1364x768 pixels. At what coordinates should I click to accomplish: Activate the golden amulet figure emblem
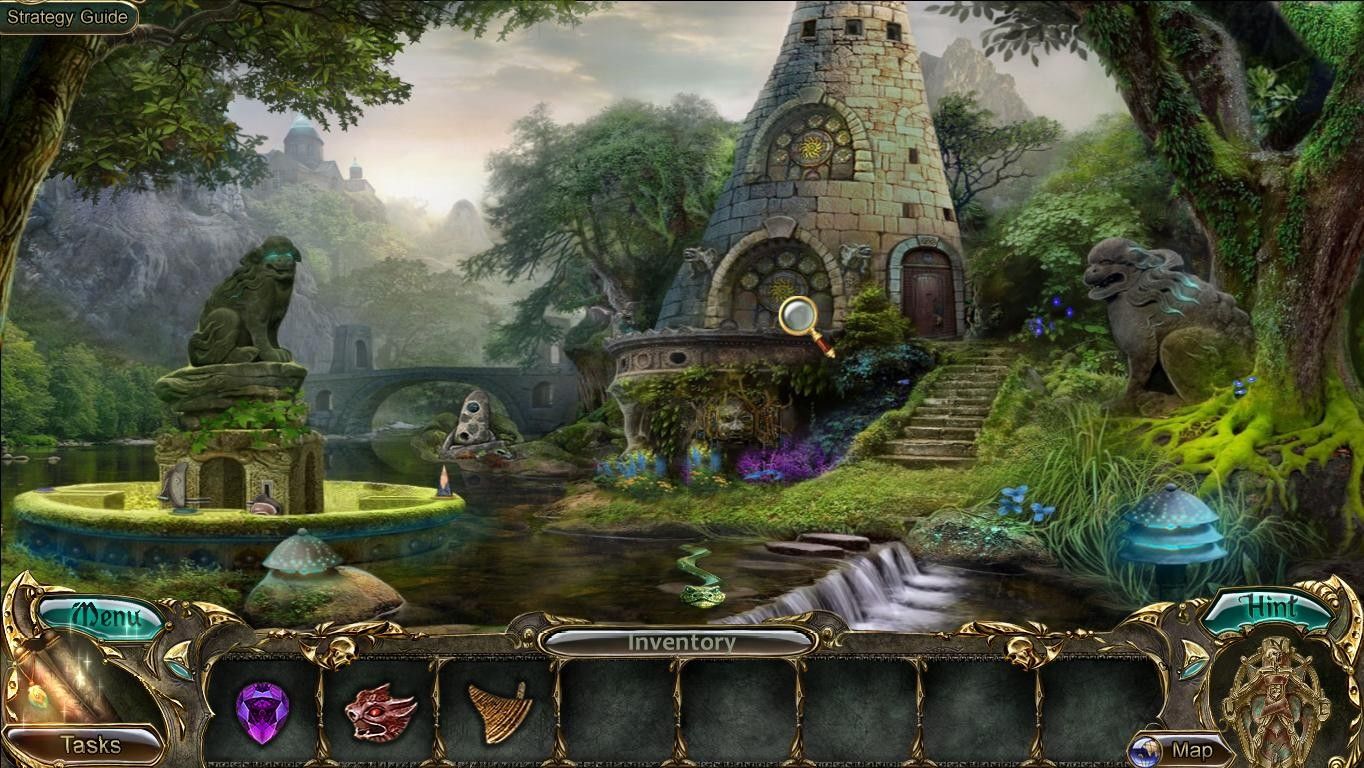[x=1270, y=700]
